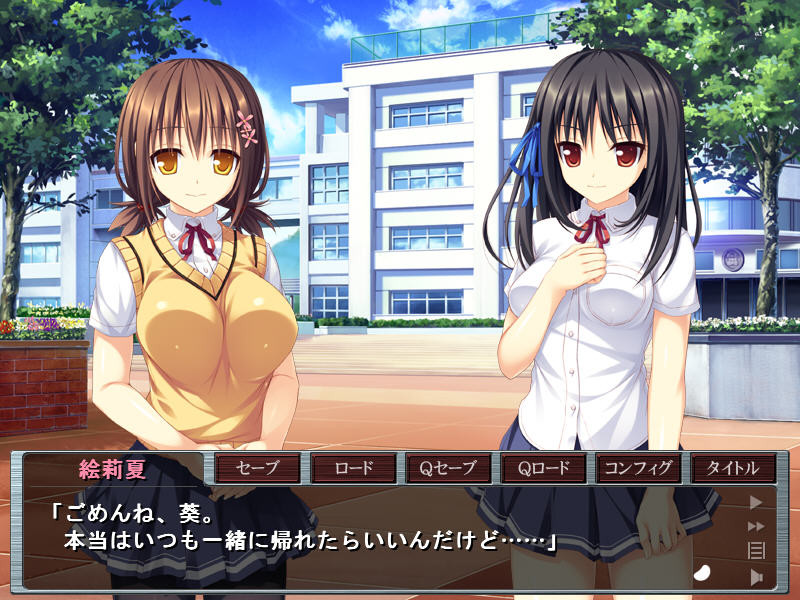This screenshot has width=800, height=600.
Task: Open the backlog lines icon
Action: 756,550
